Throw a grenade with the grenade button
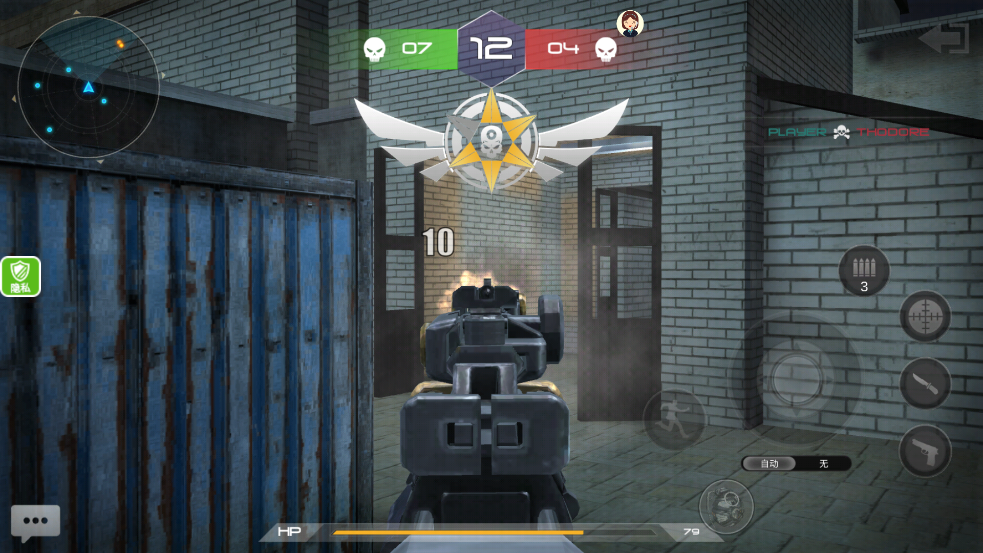This screenshot has height=553, width=983. pos(726,506)
